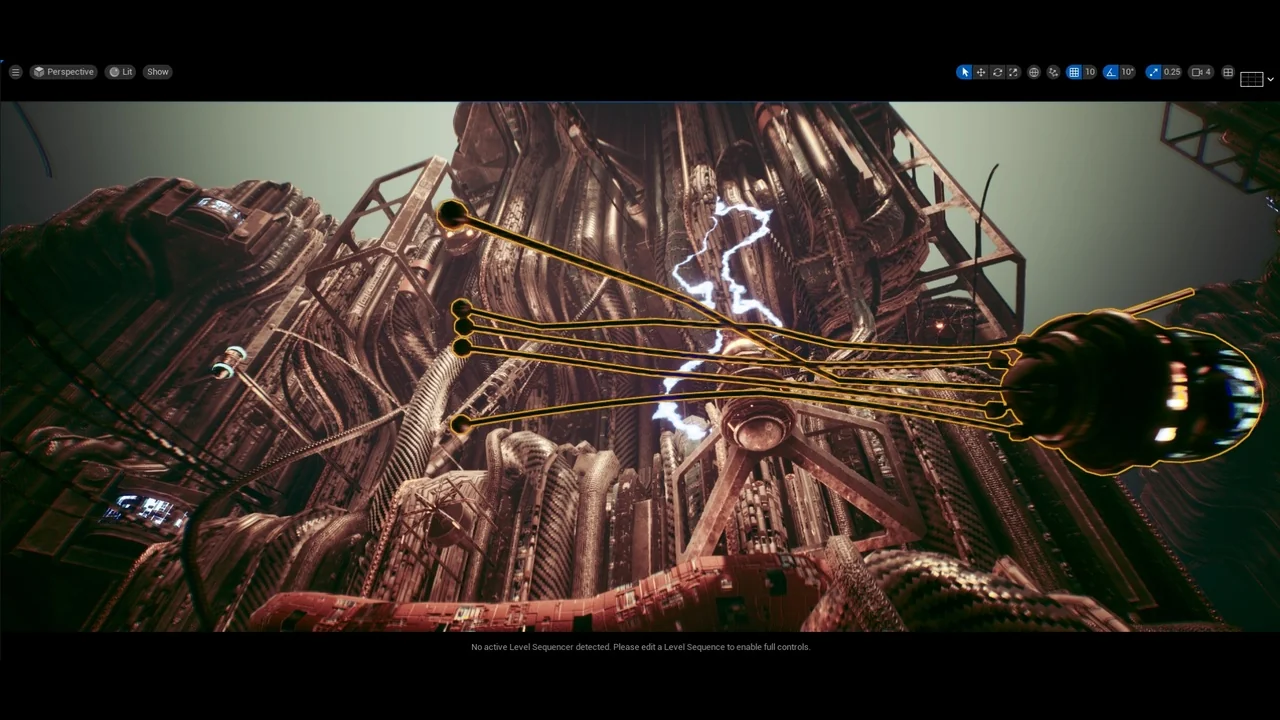Viewport: 1280px width, 720px height.
Task: Toggle scale snapping
Action: (x=1153, y=71)
